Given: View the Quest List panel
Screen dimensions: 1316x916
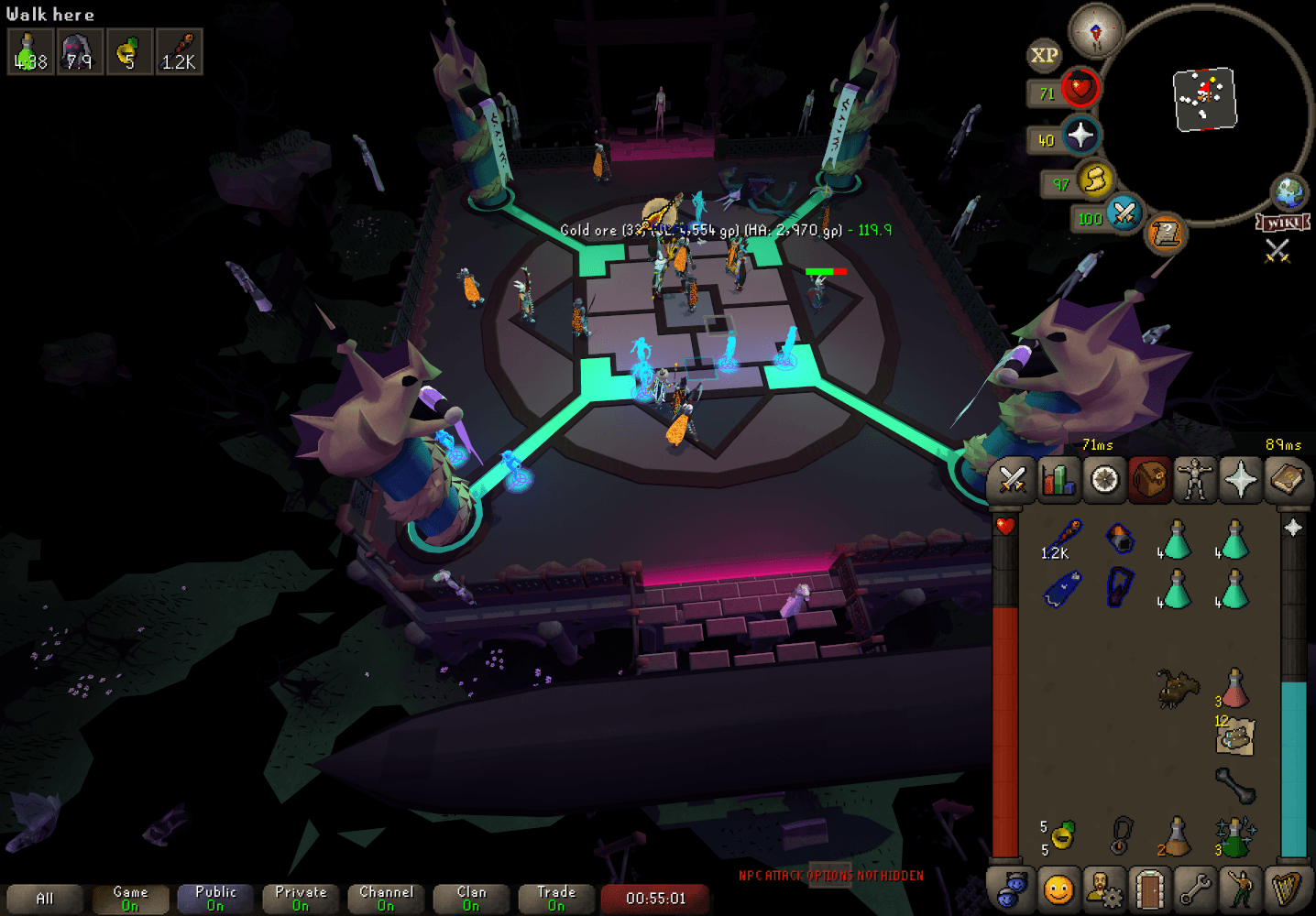Looking at the screenshot, I should click(x=1103, y=479).
